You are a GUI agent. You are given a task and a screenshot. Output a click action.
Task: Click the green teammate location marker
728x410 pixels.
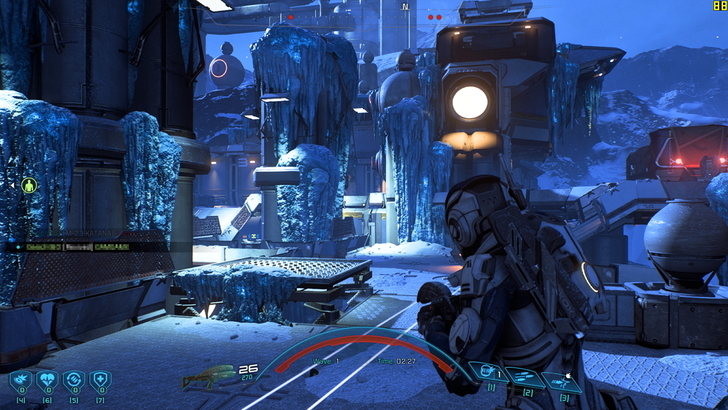(29, 185)
